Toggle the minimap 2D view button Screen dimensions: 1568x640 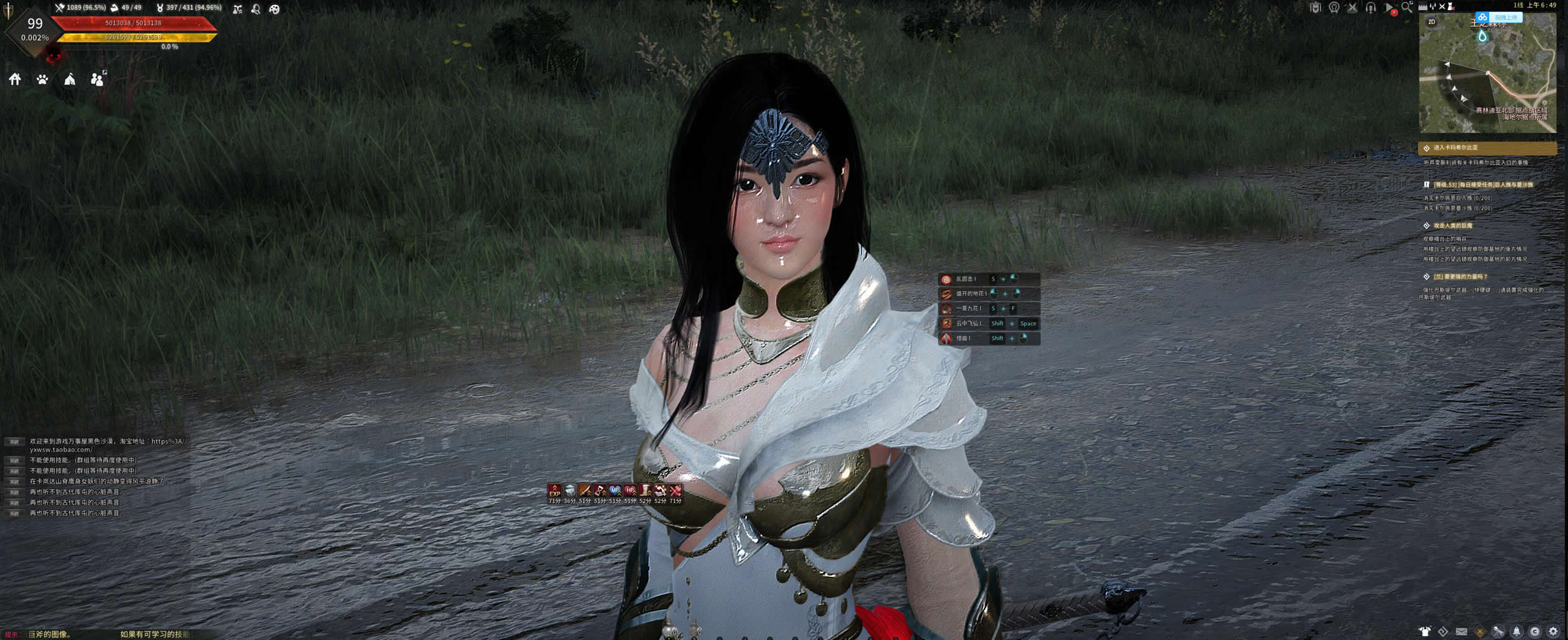coord(1431,22)
